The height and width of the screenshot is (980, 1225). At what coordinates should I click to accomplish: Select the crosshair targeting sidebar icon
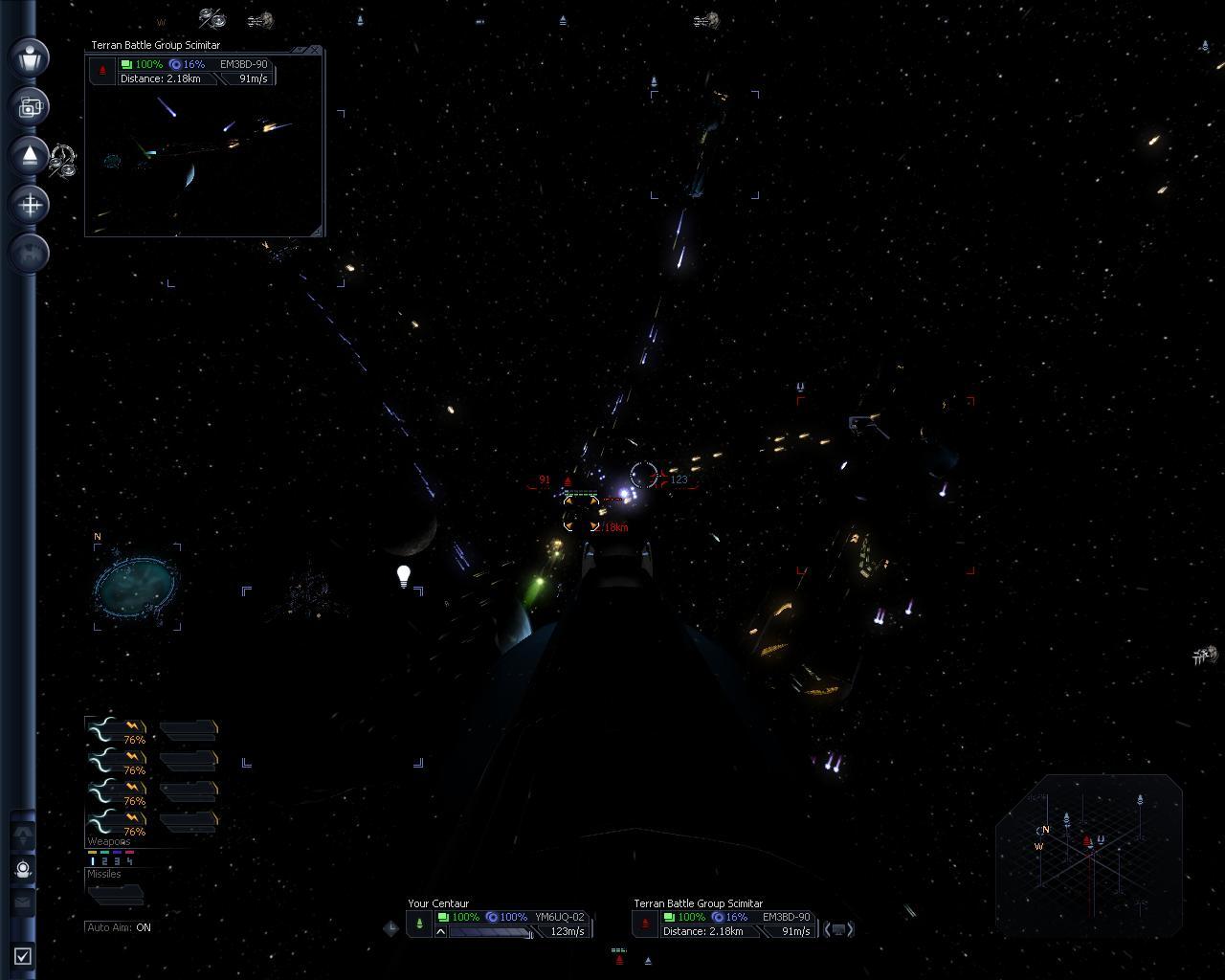30,204
